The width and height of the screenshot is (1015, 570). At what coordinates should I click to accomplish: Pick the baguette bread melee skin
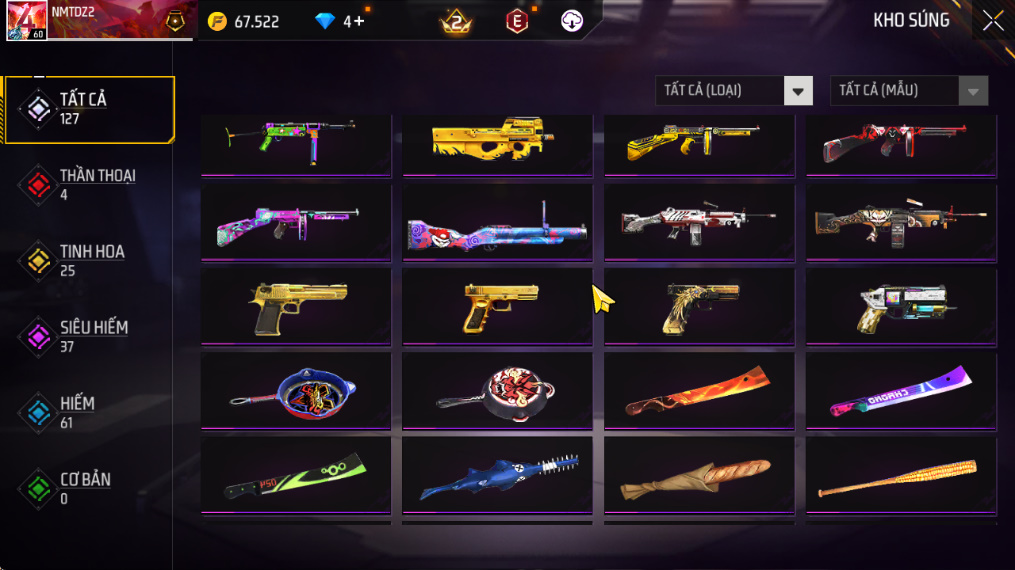click(x=699, y=476)
